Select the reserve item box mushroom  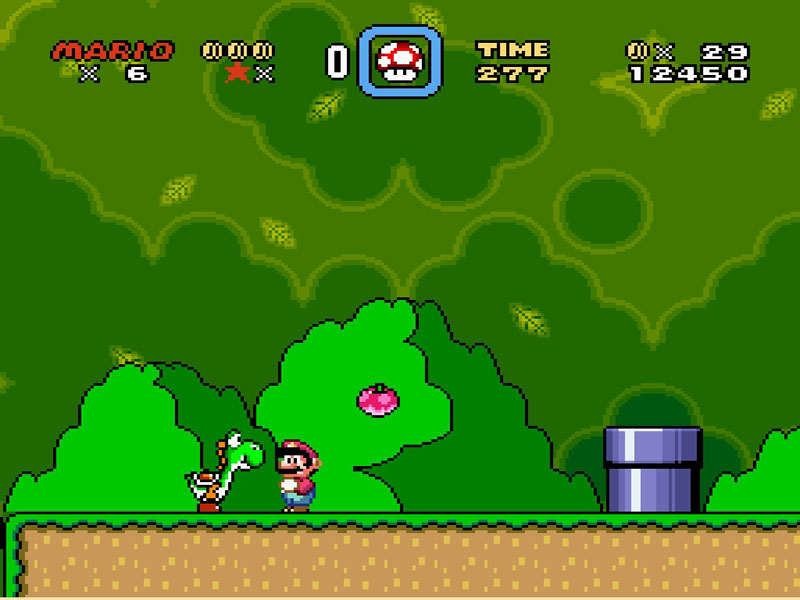tap(399, 62)
